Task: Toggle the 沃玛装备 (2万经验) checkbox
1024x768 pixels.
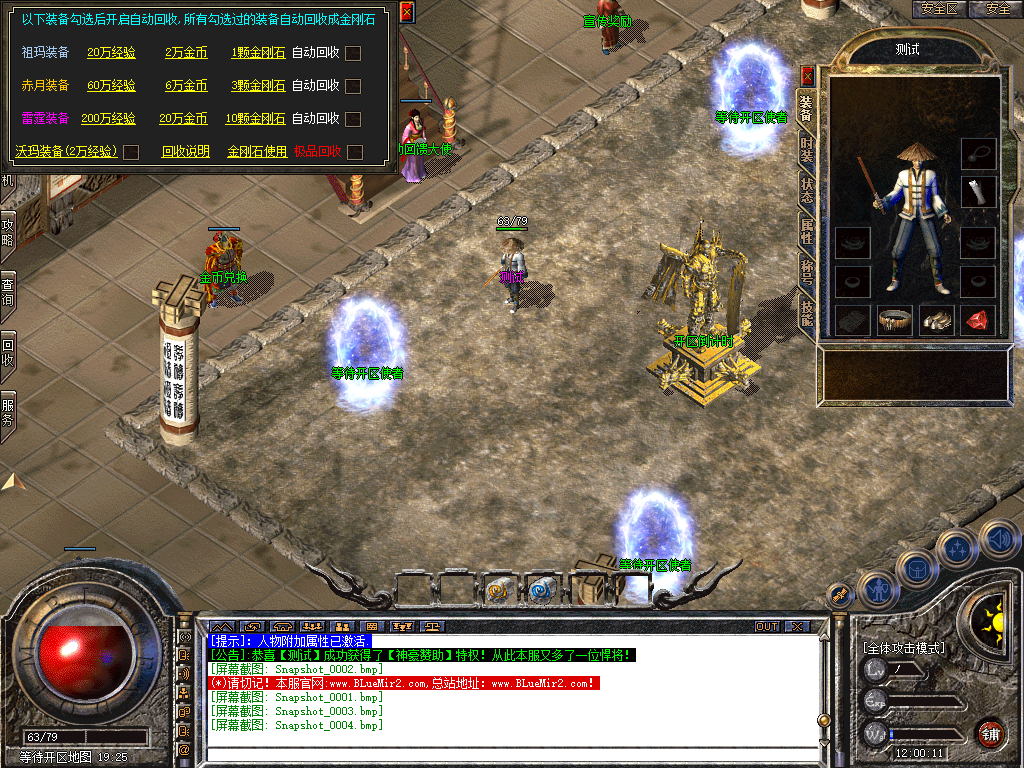Action: point(130,152)
